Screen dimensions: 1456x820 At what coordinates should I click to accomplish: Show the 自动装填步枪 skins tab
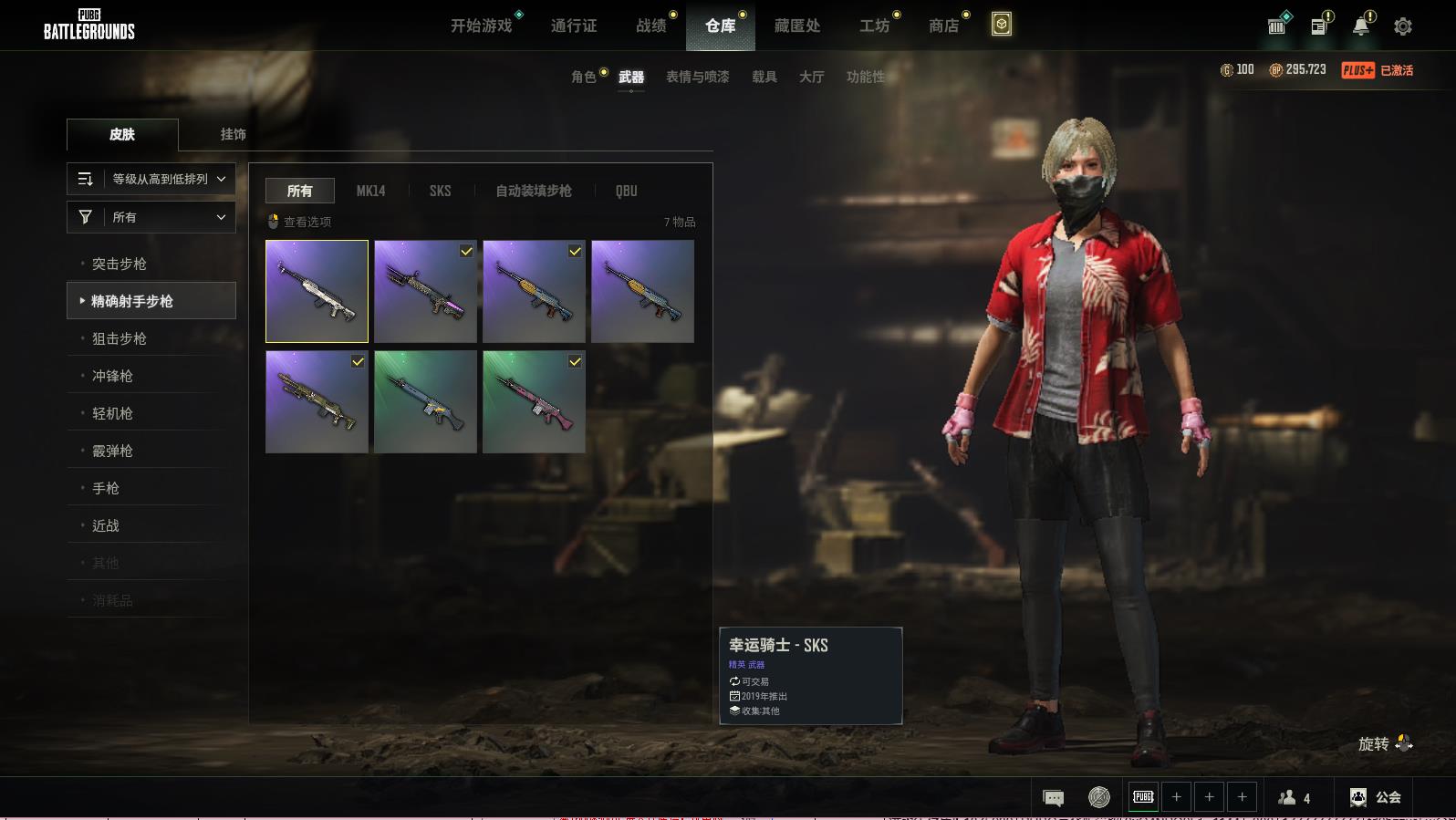(x=534, y=191)
